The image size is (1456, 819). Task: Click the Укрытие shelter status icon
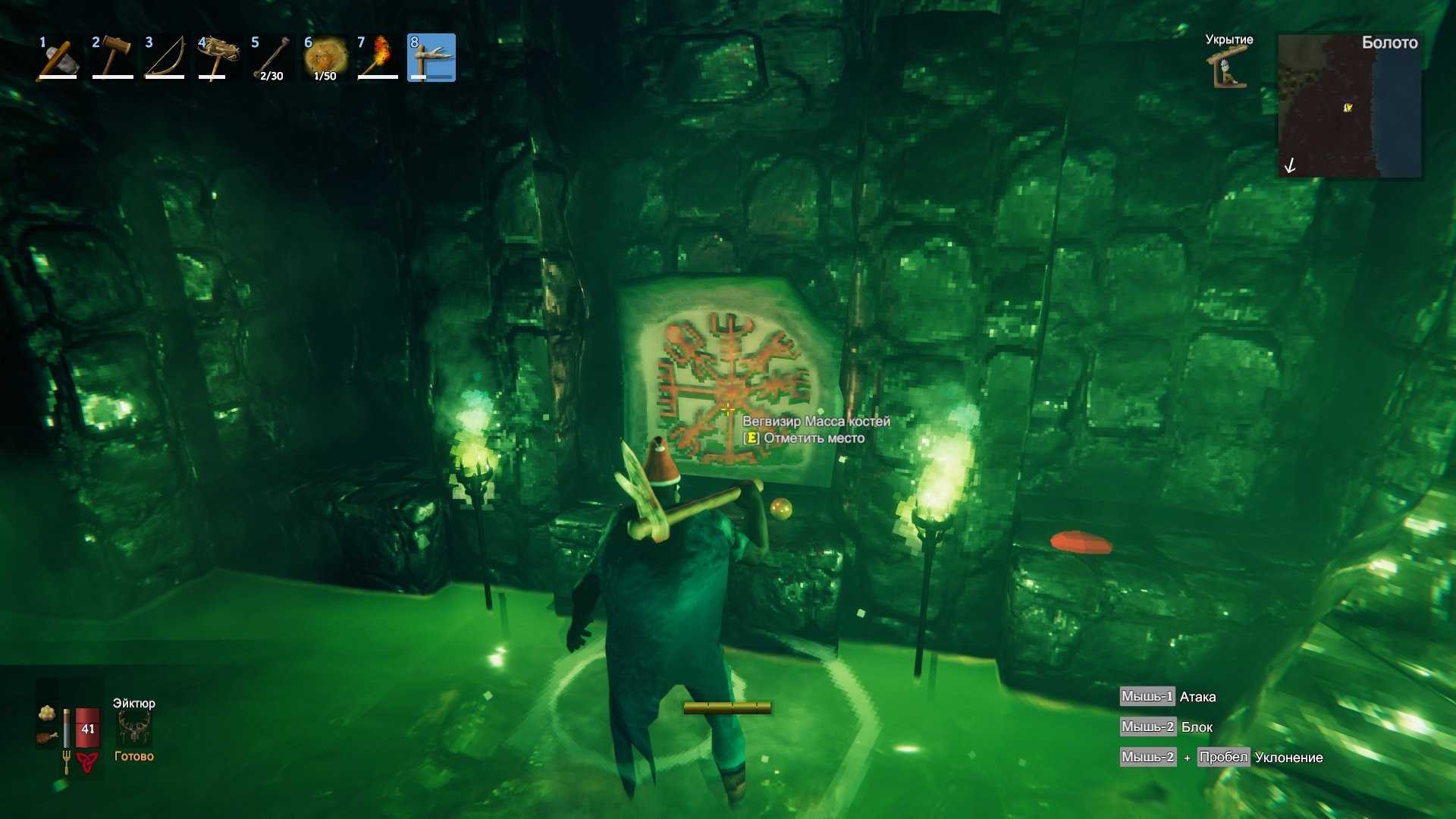click(x=1228, y=67)
